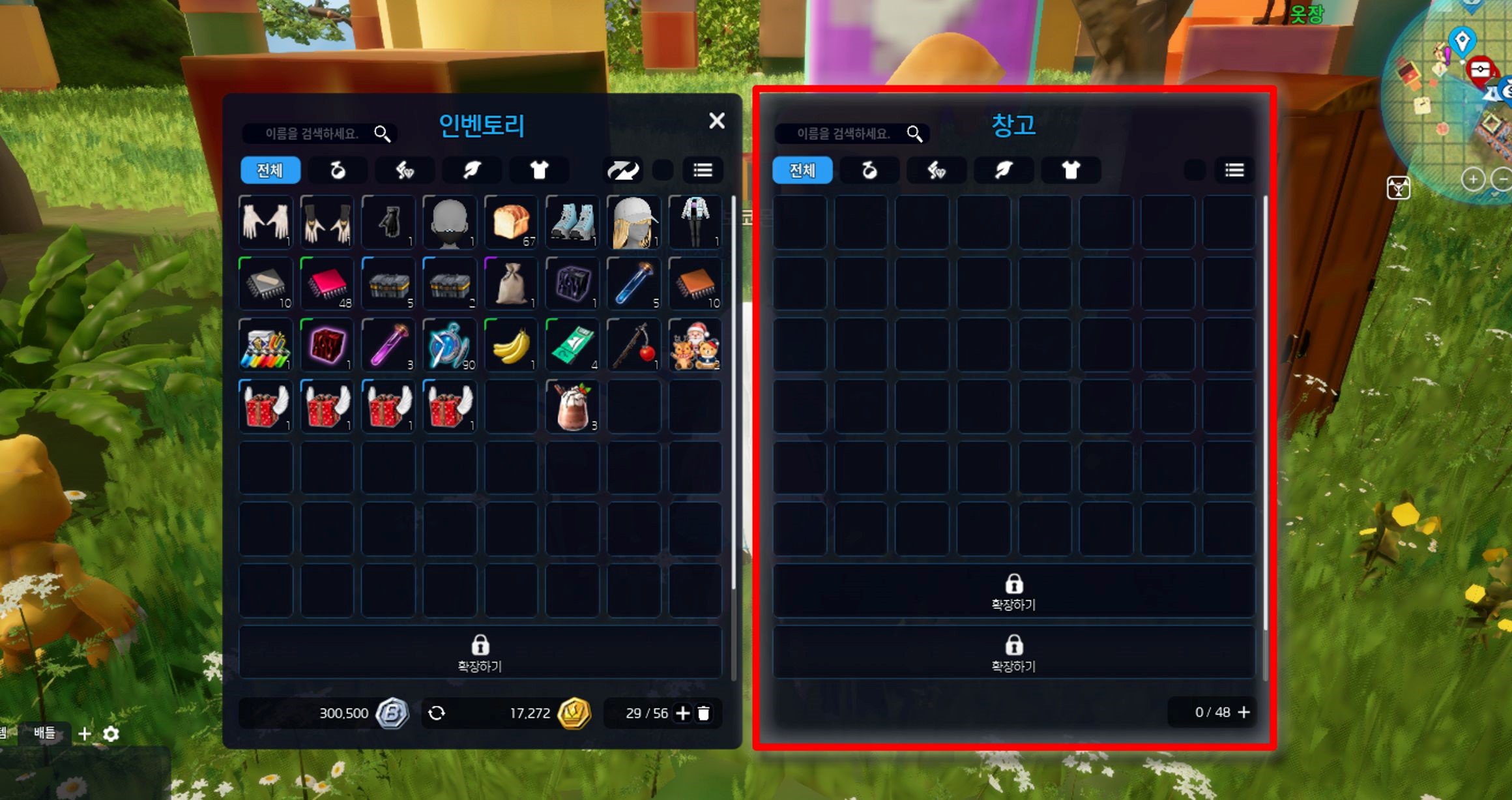The height and width of the screenshot is (800, 1512).
Task: Unlock the inventory expansion row
Action: coord(480,653)
